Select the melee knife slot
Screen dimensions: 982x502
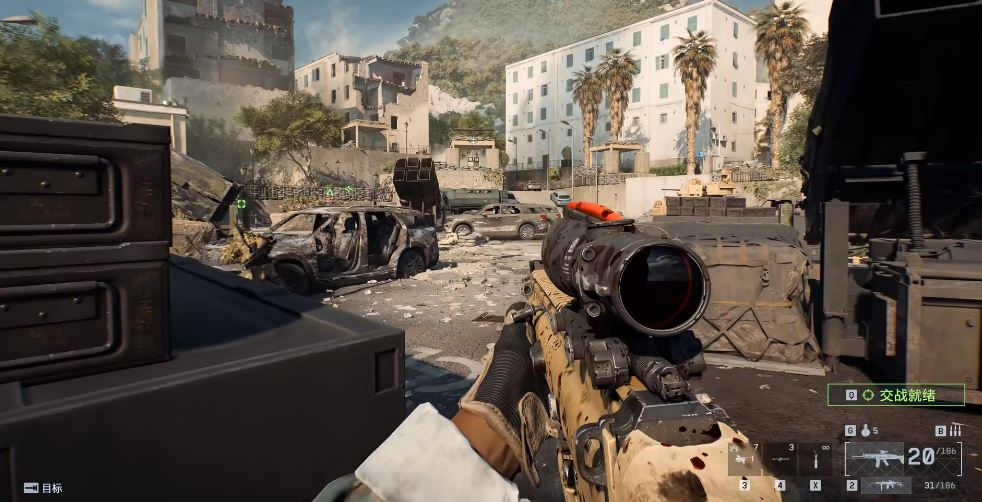click(x=815, y=460)
